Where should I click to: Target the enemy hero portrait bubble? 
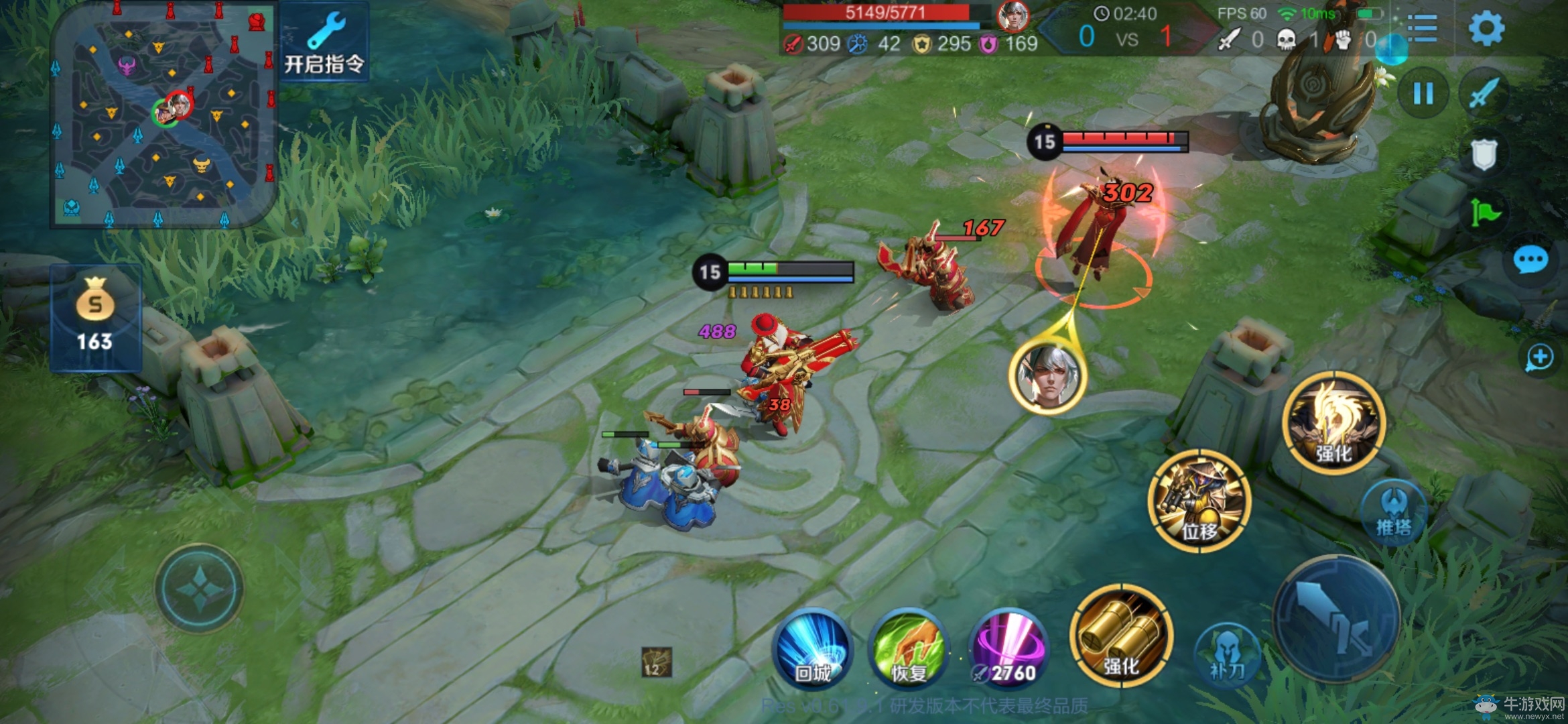click(x=1048, y=375)
